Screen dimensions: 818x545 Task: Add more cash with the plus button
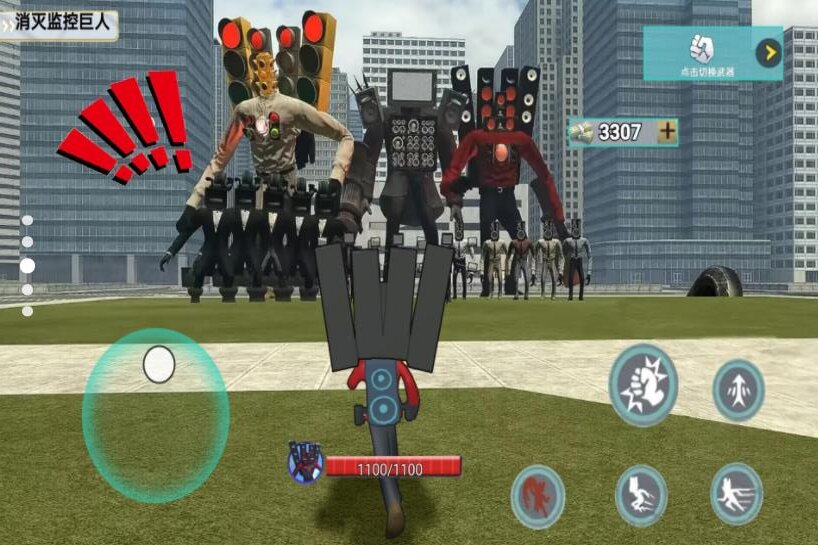tap(666, 132)
